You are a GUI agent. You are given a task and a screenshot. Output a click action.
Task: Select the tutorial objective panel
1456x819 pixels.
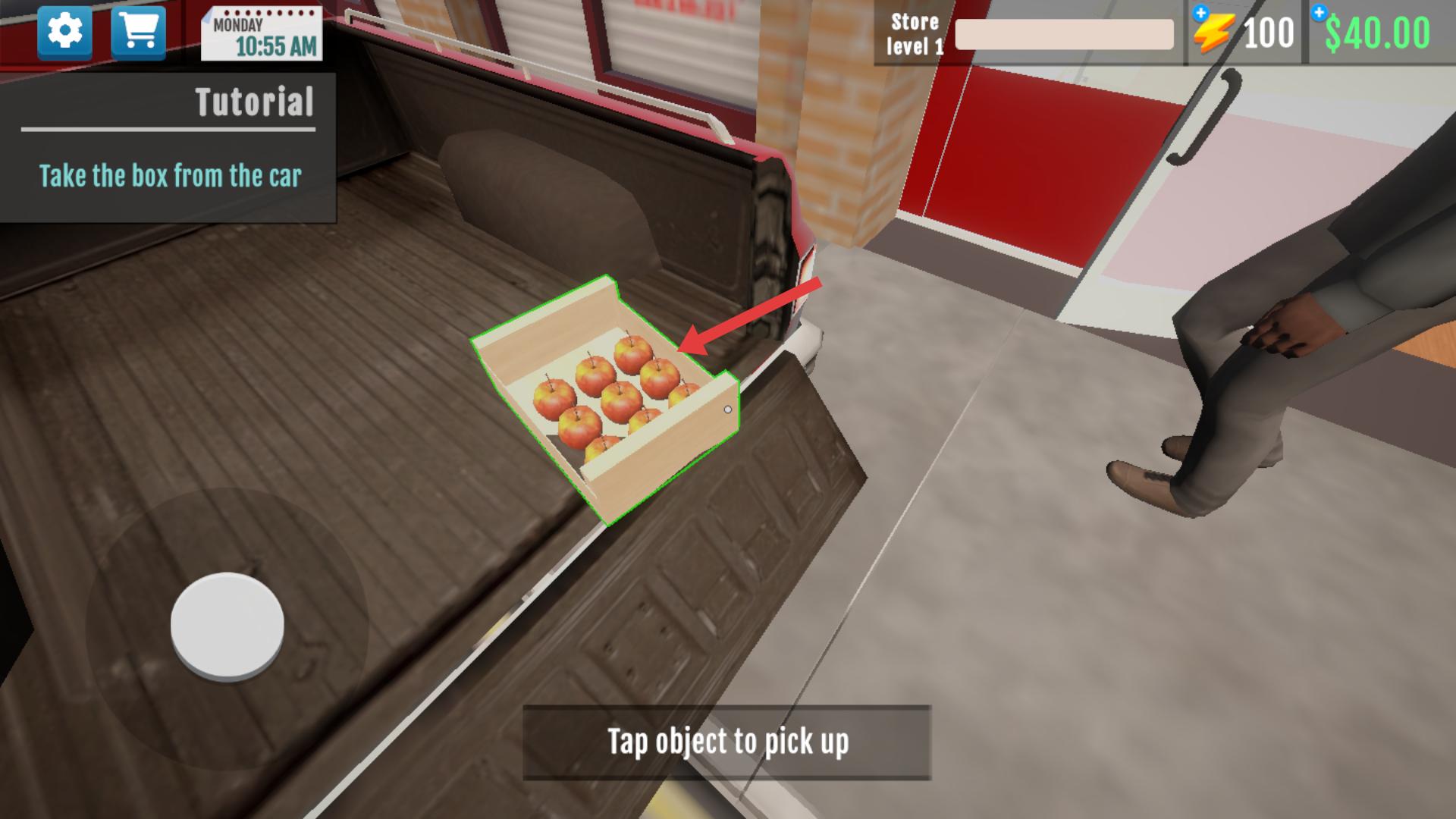pyautogui.click(x=168, y=148)
